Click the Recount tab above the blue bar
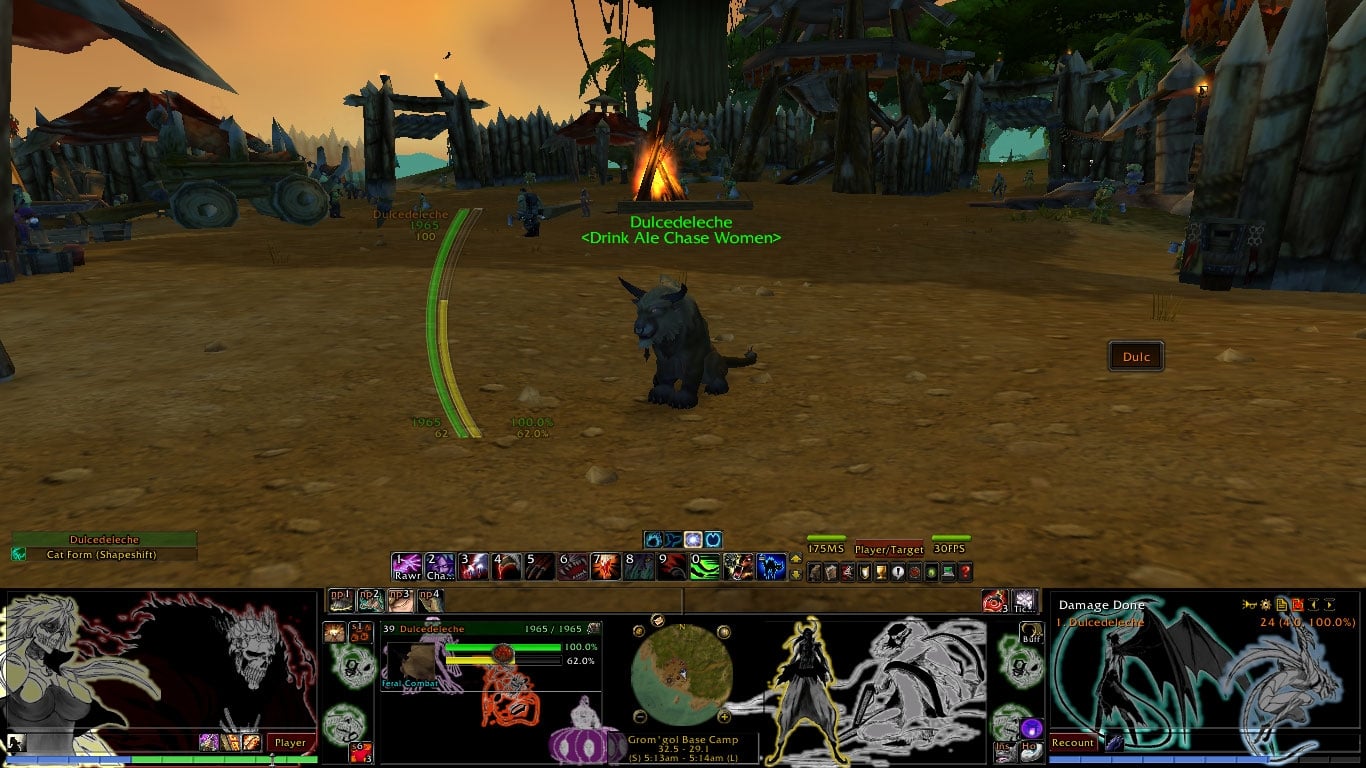1366x768 pixels. pyautogui.click(x=1072, y=742)
